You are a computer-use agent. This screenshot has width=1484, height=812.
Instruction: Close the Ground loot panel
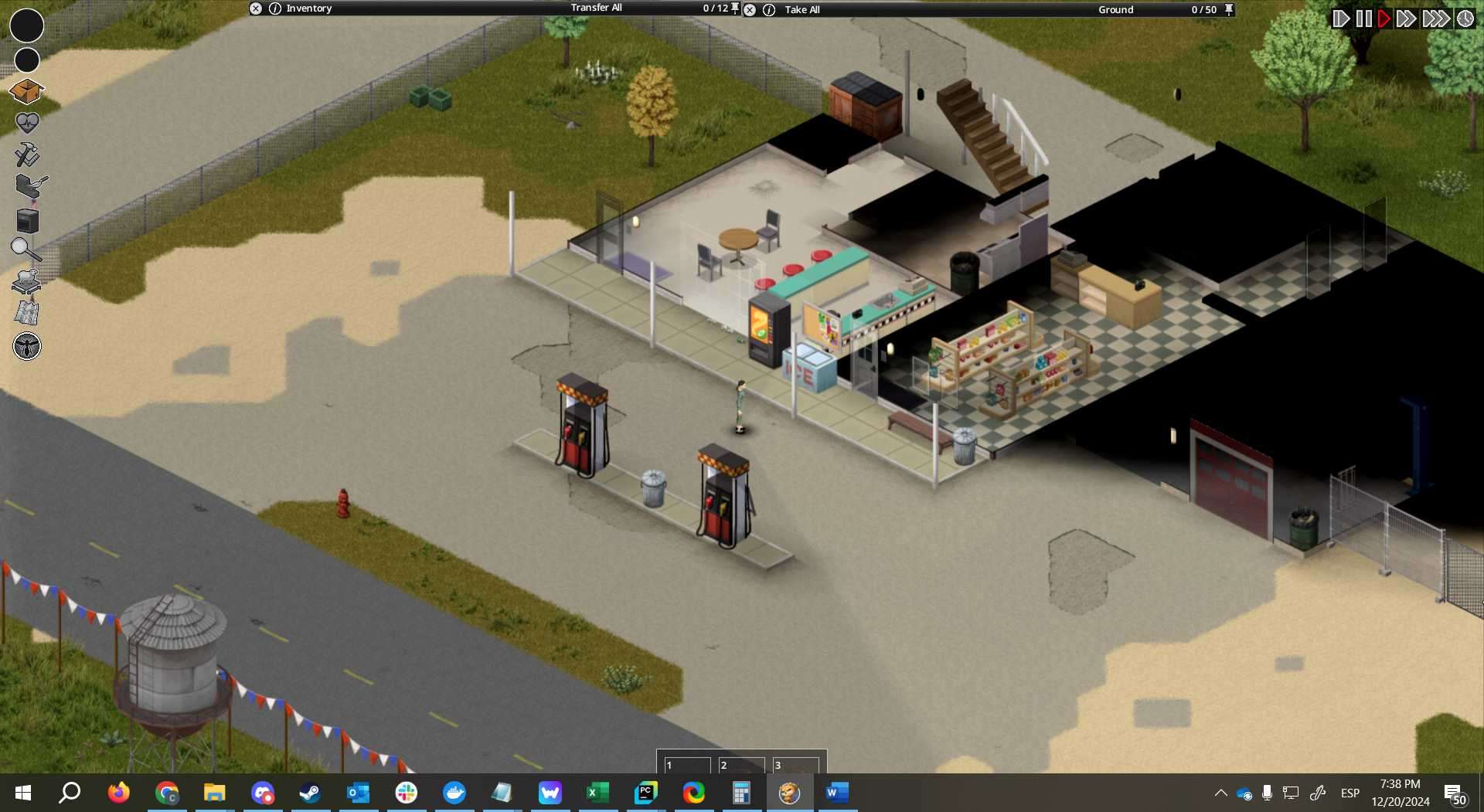[x=750, y=10]
